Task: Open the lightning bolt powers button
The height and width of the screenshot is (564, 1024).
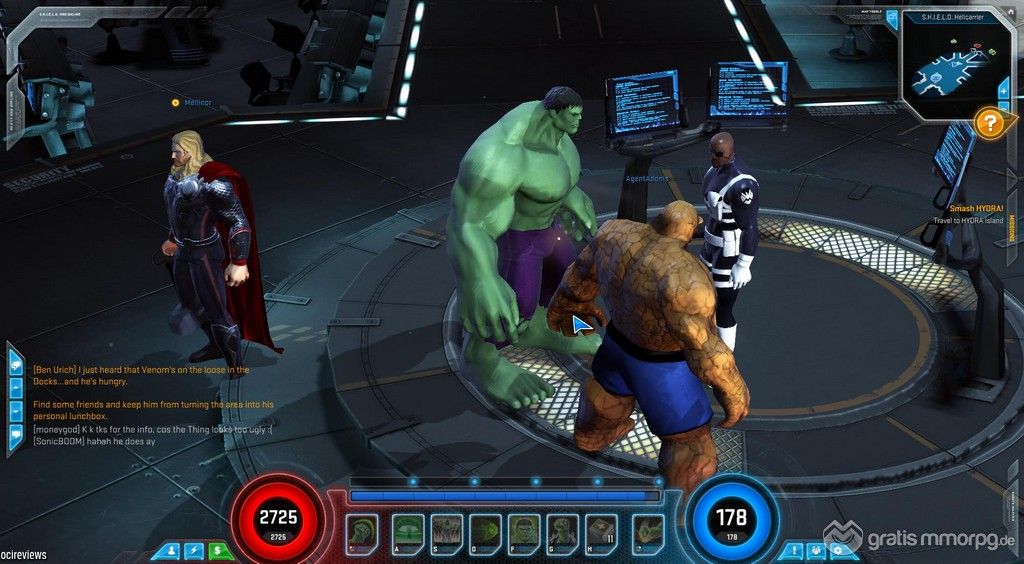Action: pos(195,550)
